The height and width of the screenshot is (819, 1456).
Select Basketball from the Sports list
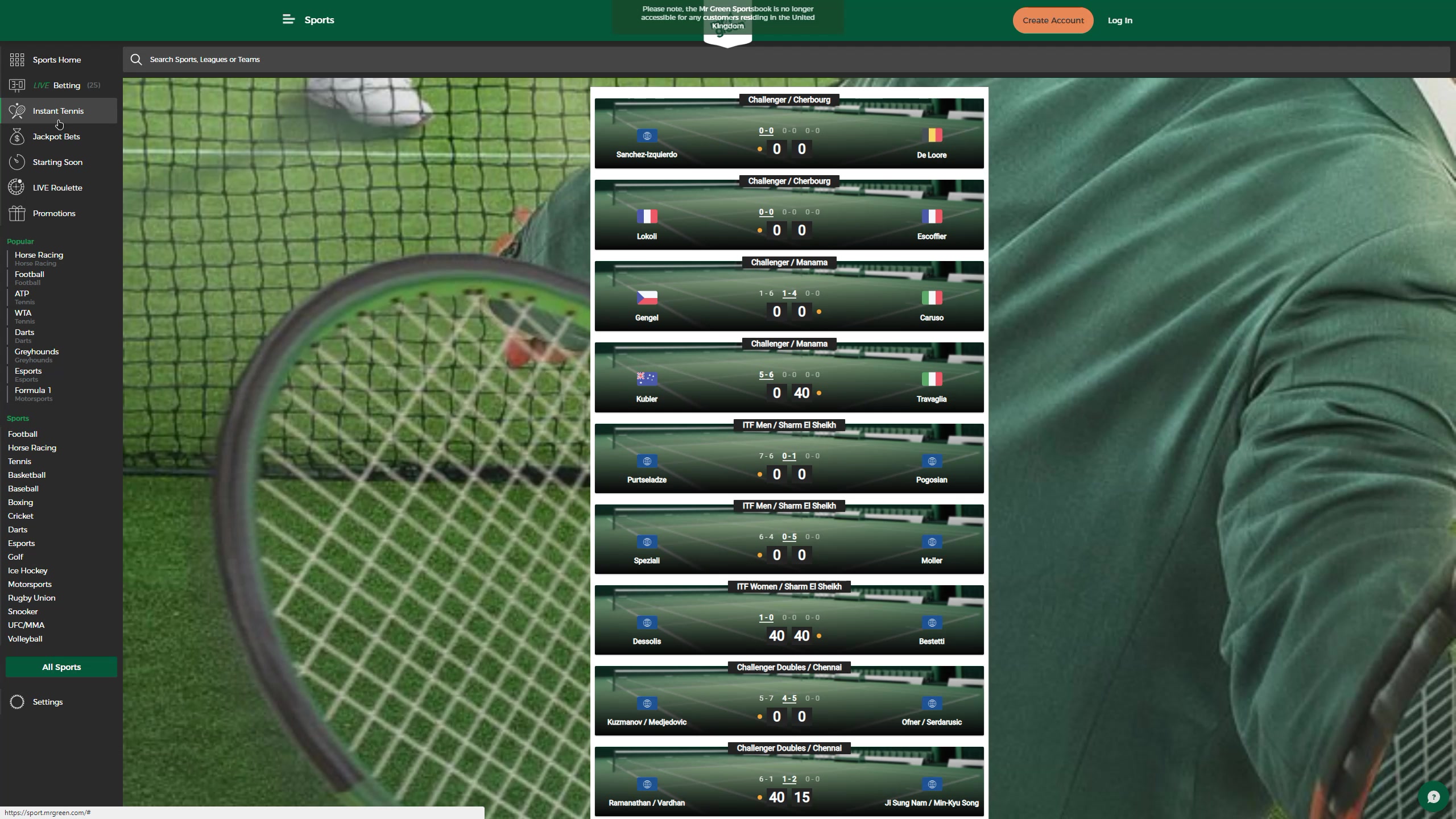tap(27, 475)
